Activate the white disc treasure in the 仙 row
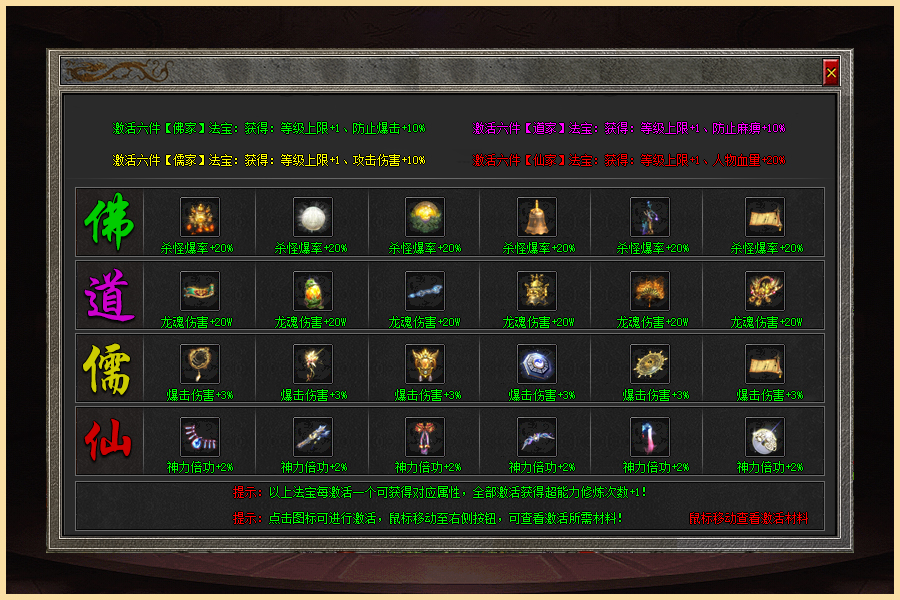The image size is (900, 600). point(765,437)
